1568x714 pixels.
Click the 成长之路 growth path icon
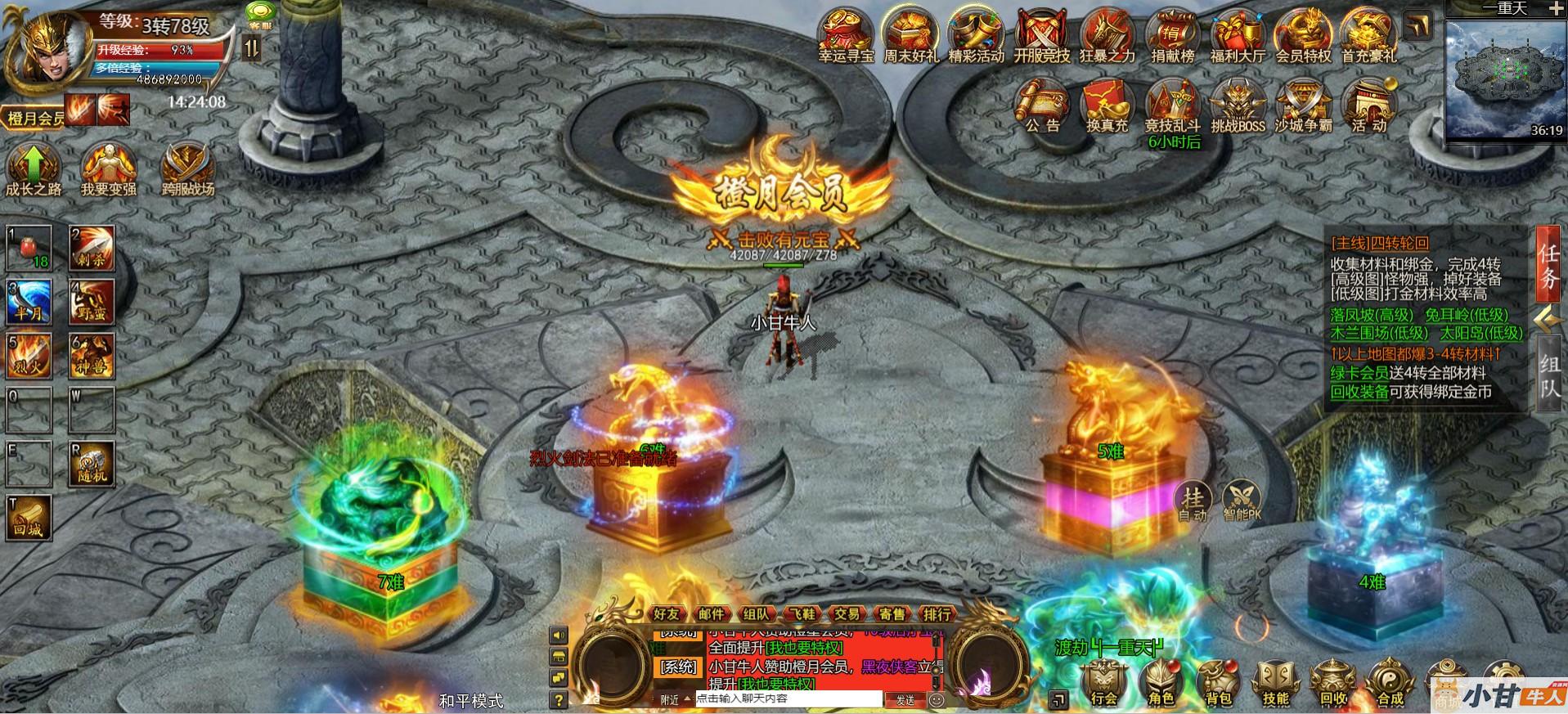point(33,168)
